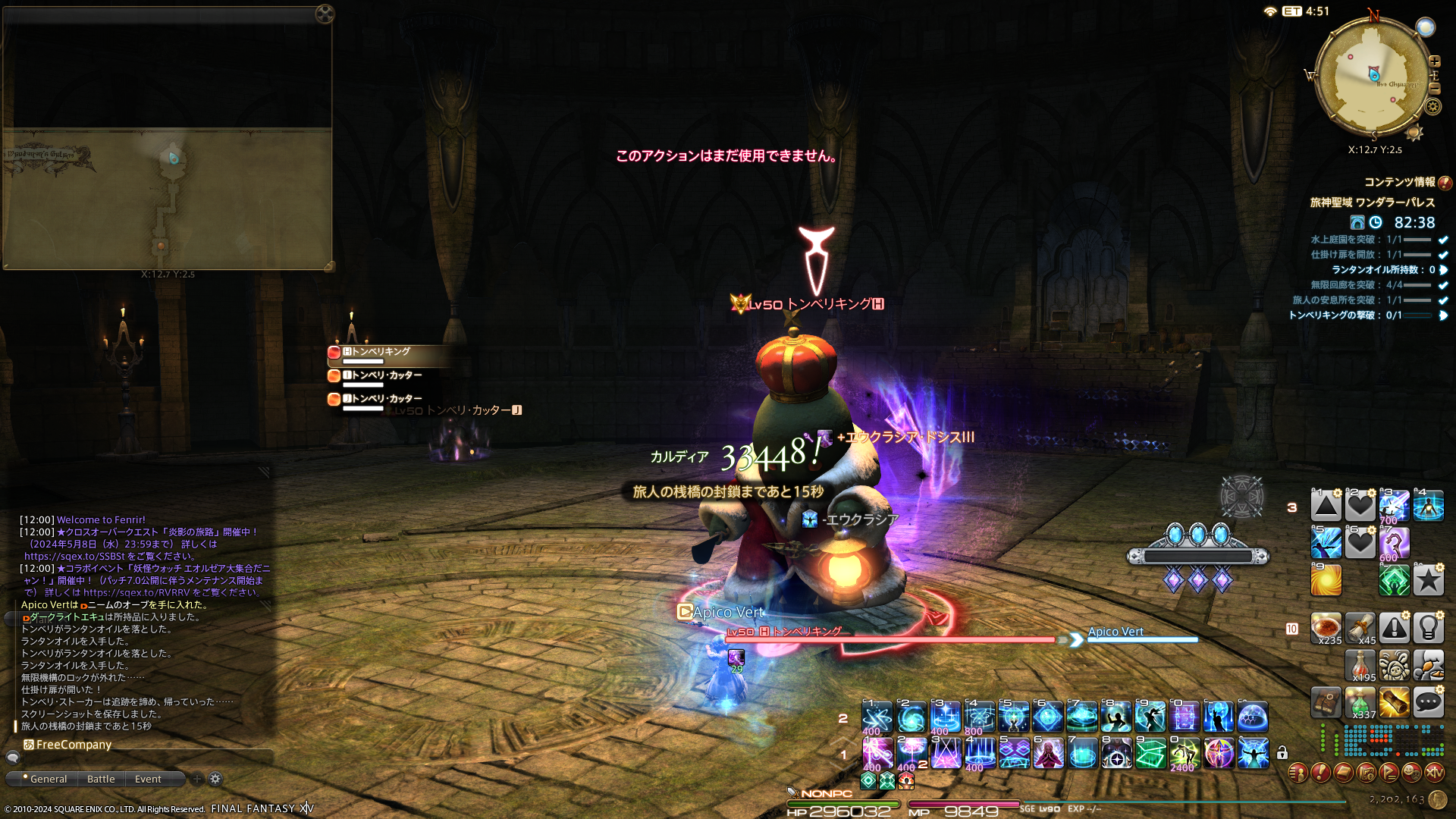Use the crème brûlée food item x235
The image size is (1456, 819).
[x=1326, y=628]
